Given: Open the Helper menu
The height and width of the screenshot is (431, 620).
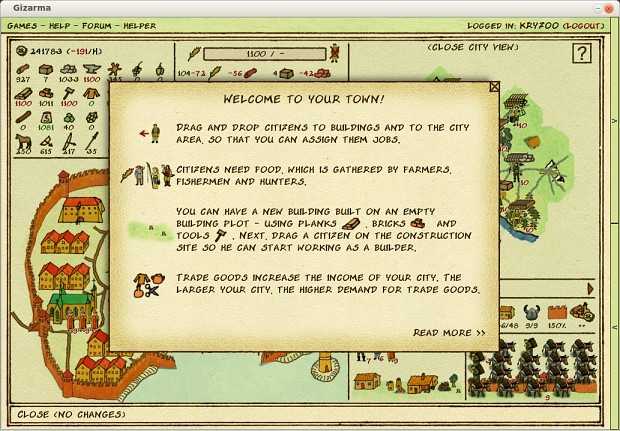Looking at the screenshot, I should coord(140,25).
